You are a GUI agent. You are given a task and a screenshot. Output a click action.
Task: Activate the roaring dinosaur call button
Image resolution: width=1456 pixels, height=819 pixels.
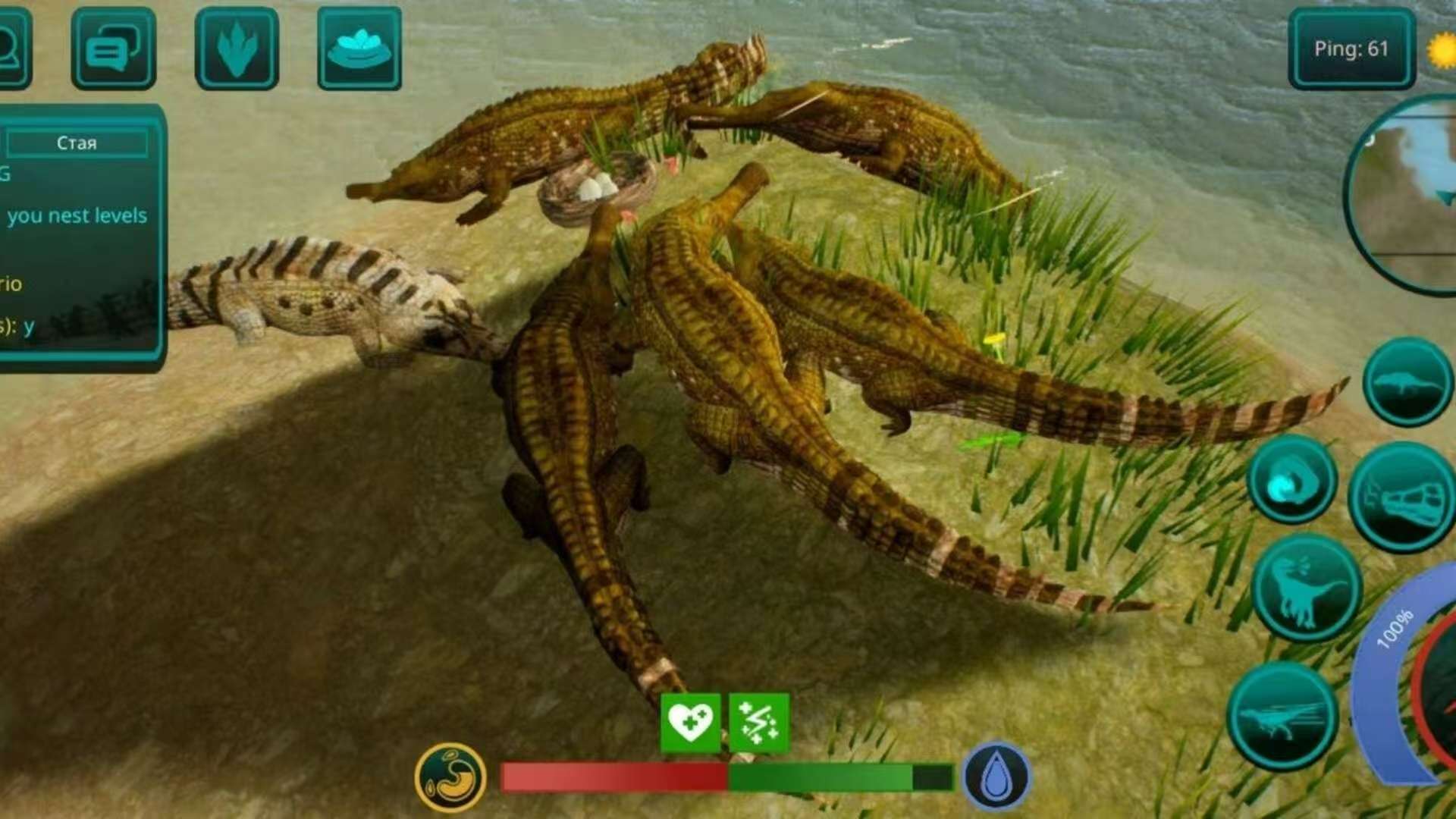click(x=1306, y=588)
